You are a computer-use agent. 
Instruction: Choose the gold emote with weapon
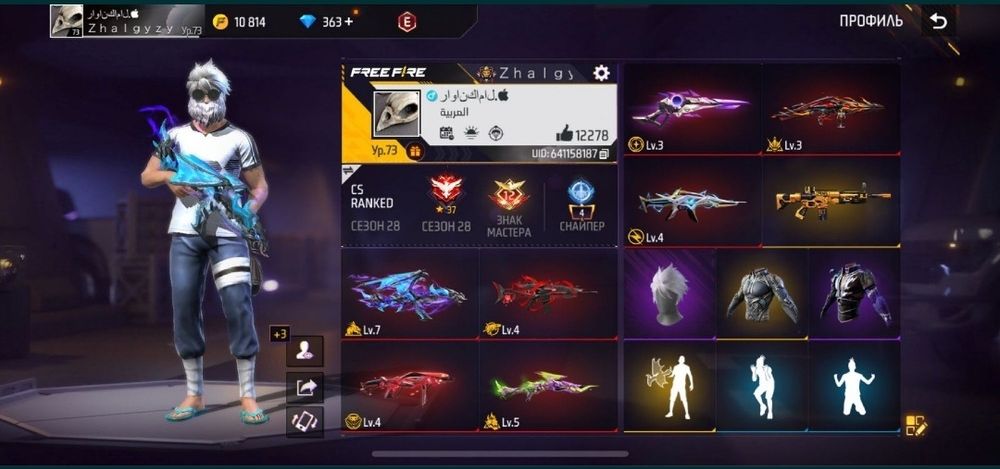[x=669, y=386]
